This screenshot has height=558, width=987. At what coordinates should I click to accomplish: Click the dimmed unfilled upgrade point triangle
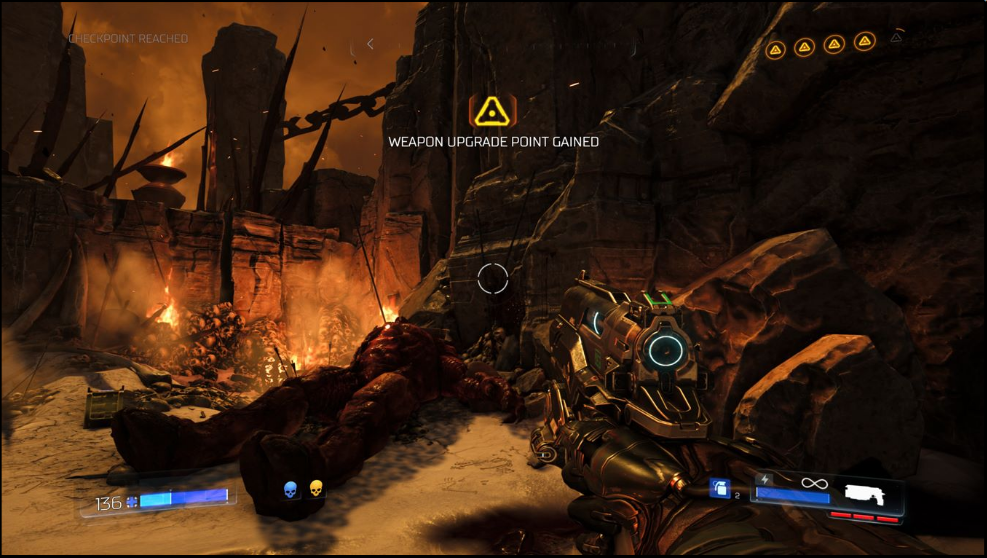pyautogui.click(x=896, y=39)
